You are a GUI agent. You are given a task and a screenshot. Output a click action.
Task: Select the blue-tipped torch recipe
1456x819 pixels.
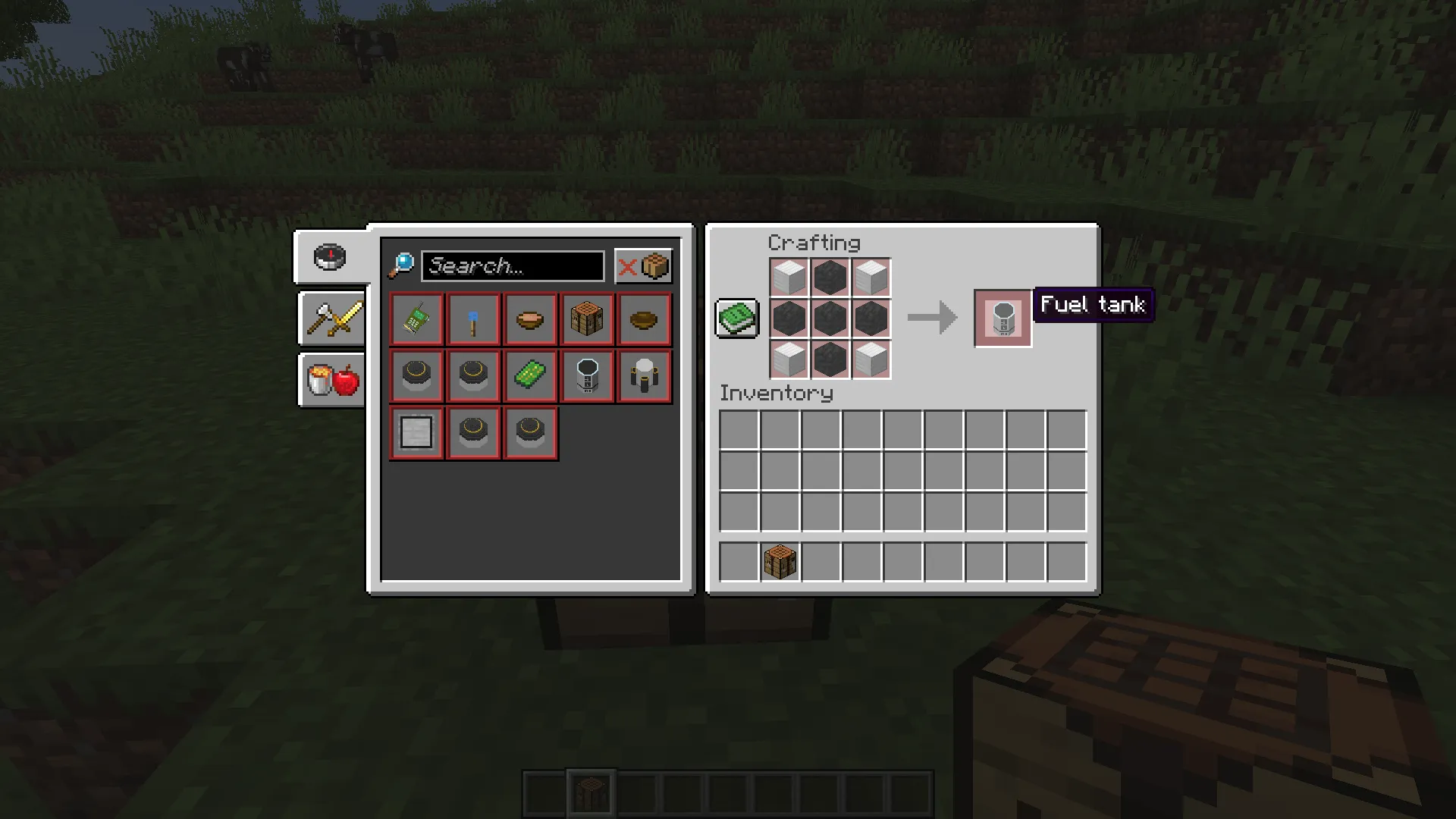click(x=473, y=320)
